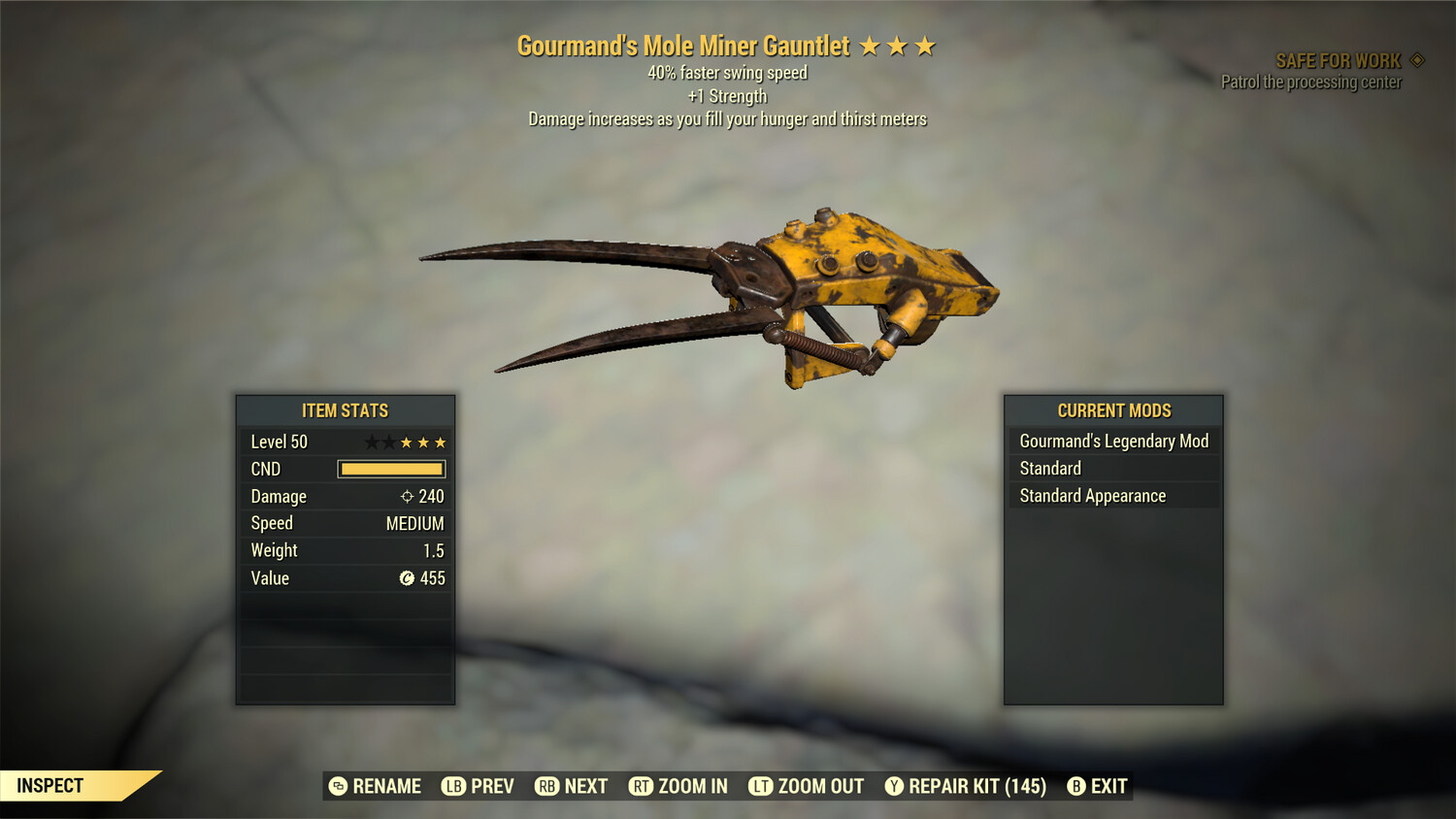Toggle the diamond icon beside SAFE FOR WORK
The image size is (1456, 819).
coord(1417,59)
